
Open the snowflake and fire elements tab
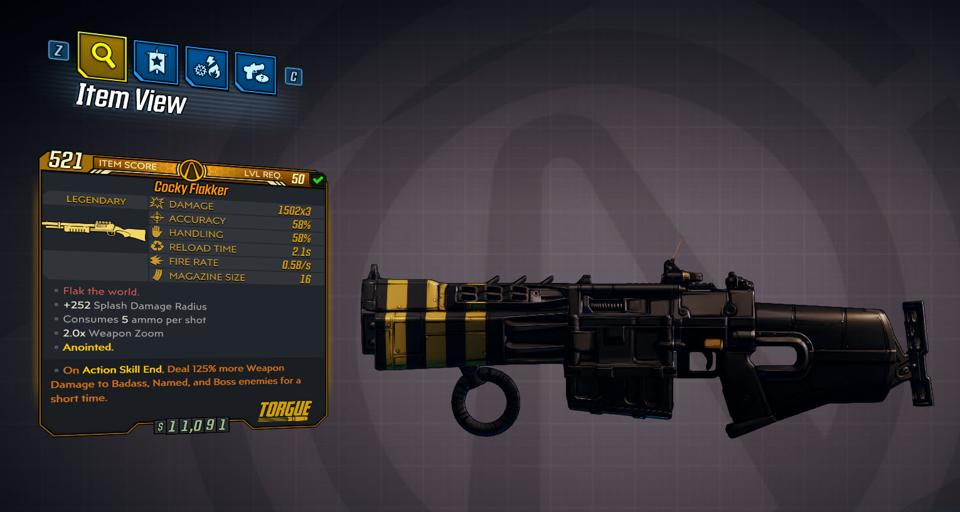coord(206,69)
